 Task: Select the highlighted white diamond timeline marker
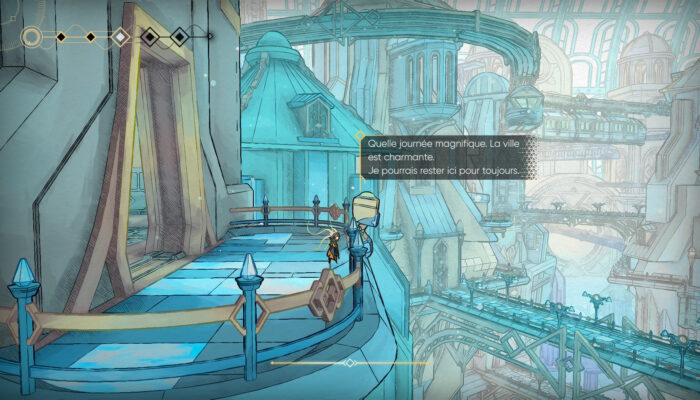coord(120,38)
